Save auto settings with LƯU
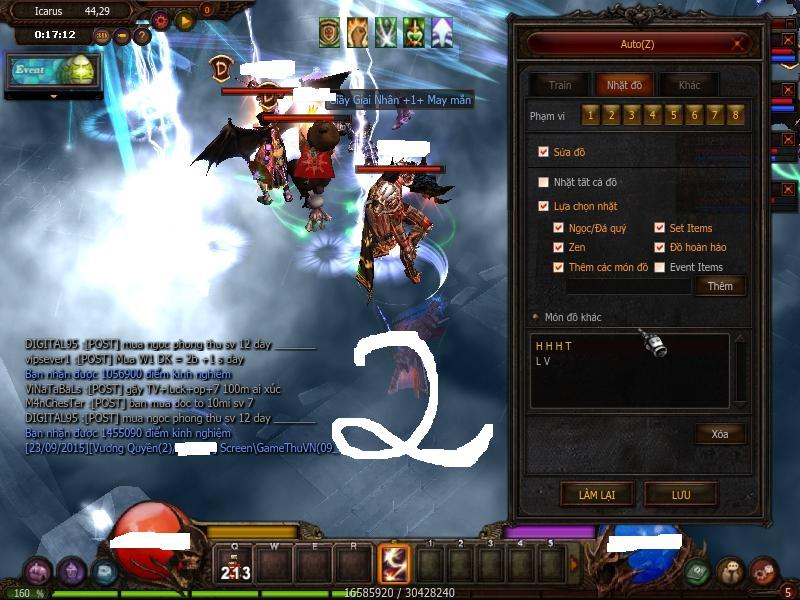 pos(681,494)
